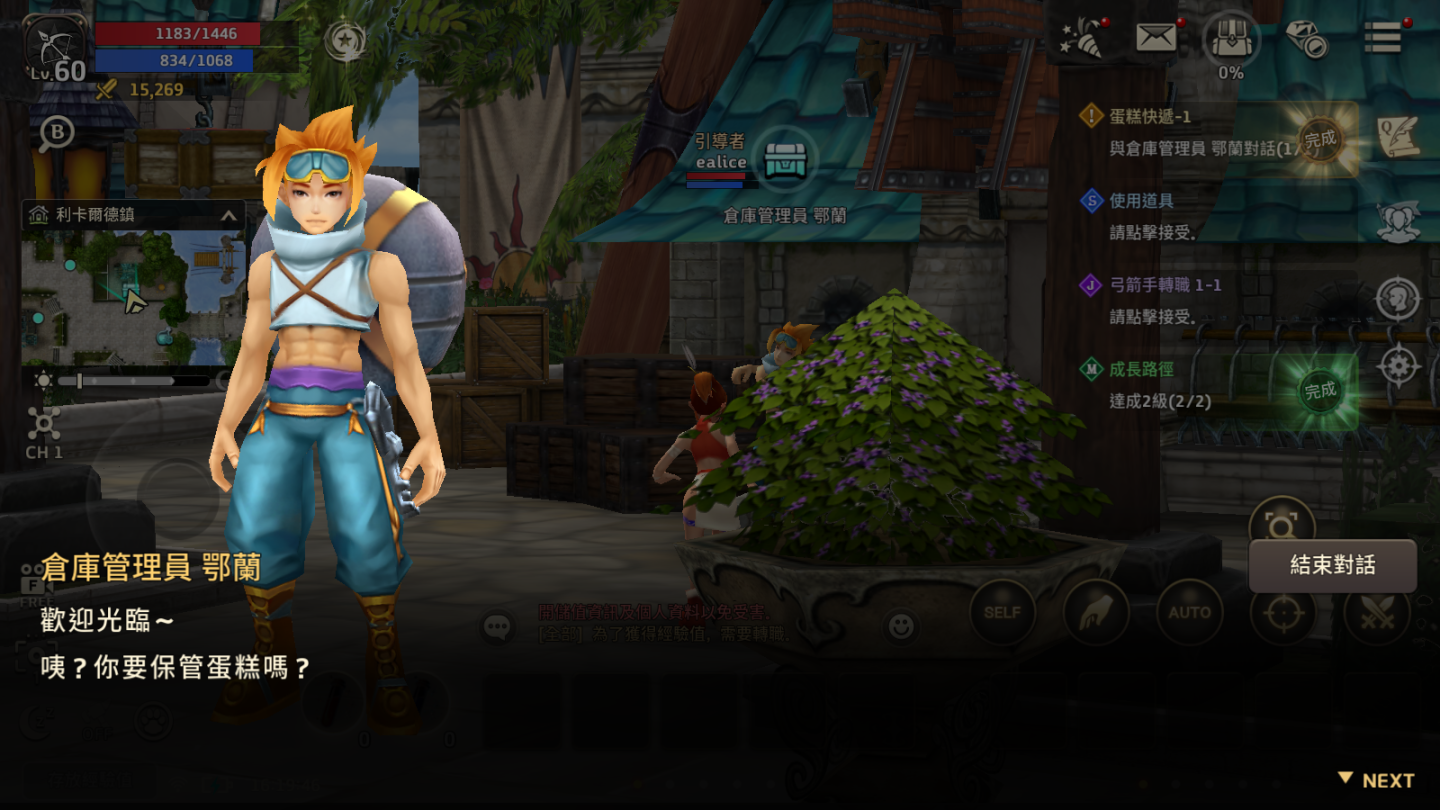The width and height of the screenshot is (1440, 810).
Task: Open the hamburger main menu
Action: pos(1382,38)
